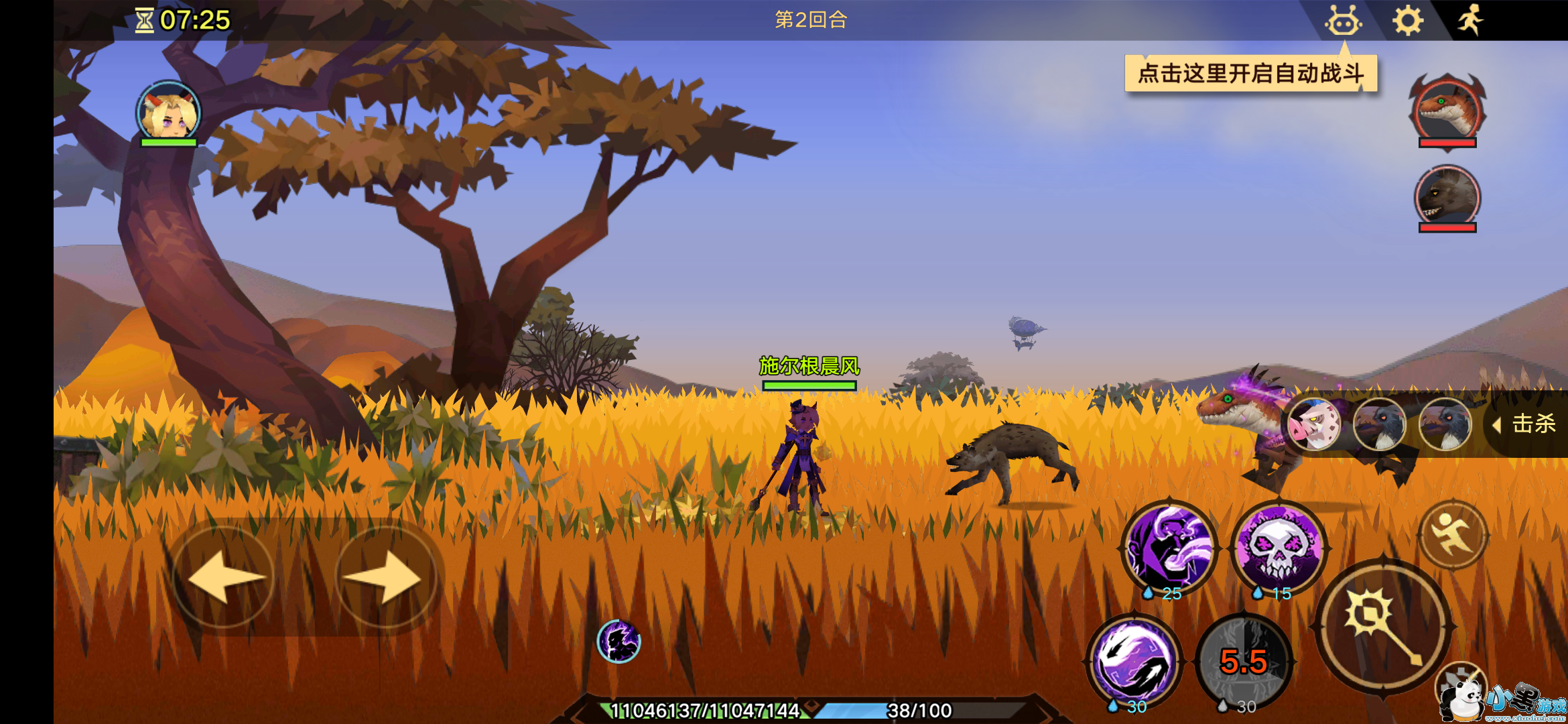
Task: Flee battle using the running man icon
Action: (x=1470, y=20)
